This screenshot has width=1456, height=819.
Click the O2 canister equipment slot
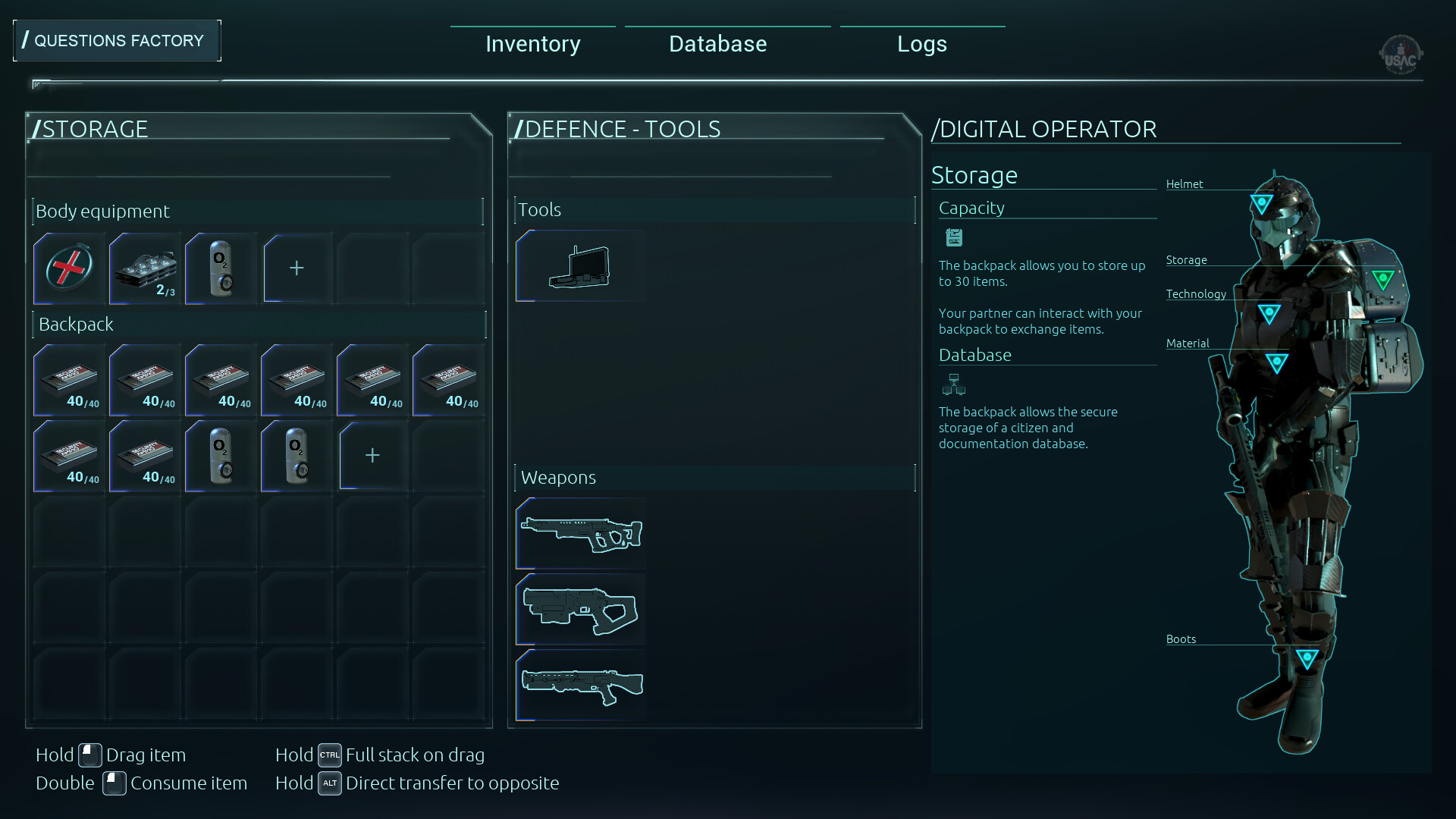click(x=220, y=268)
